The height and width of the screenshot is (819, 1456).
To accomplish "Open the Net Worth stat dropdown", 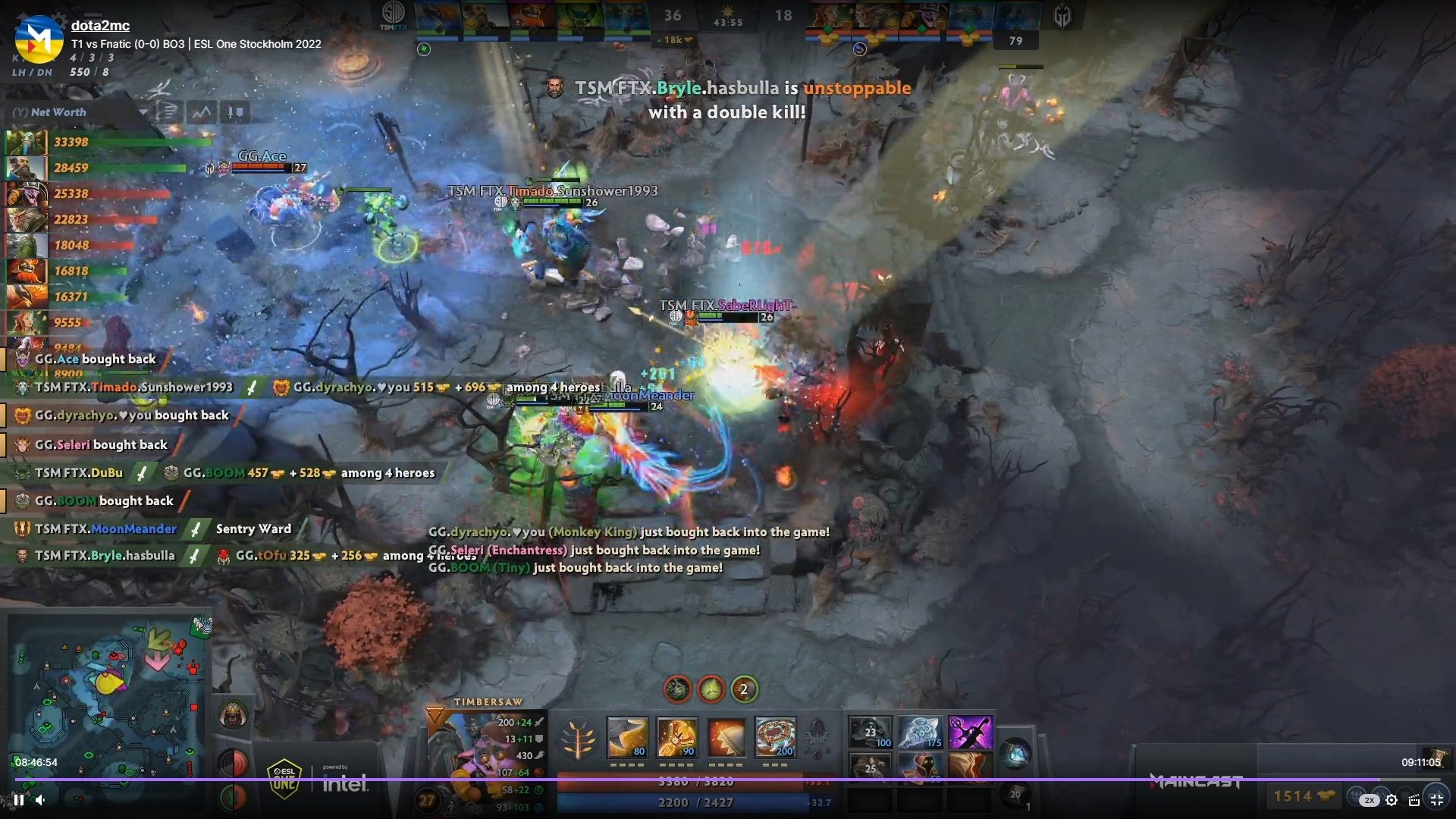I will pos(143,112).
